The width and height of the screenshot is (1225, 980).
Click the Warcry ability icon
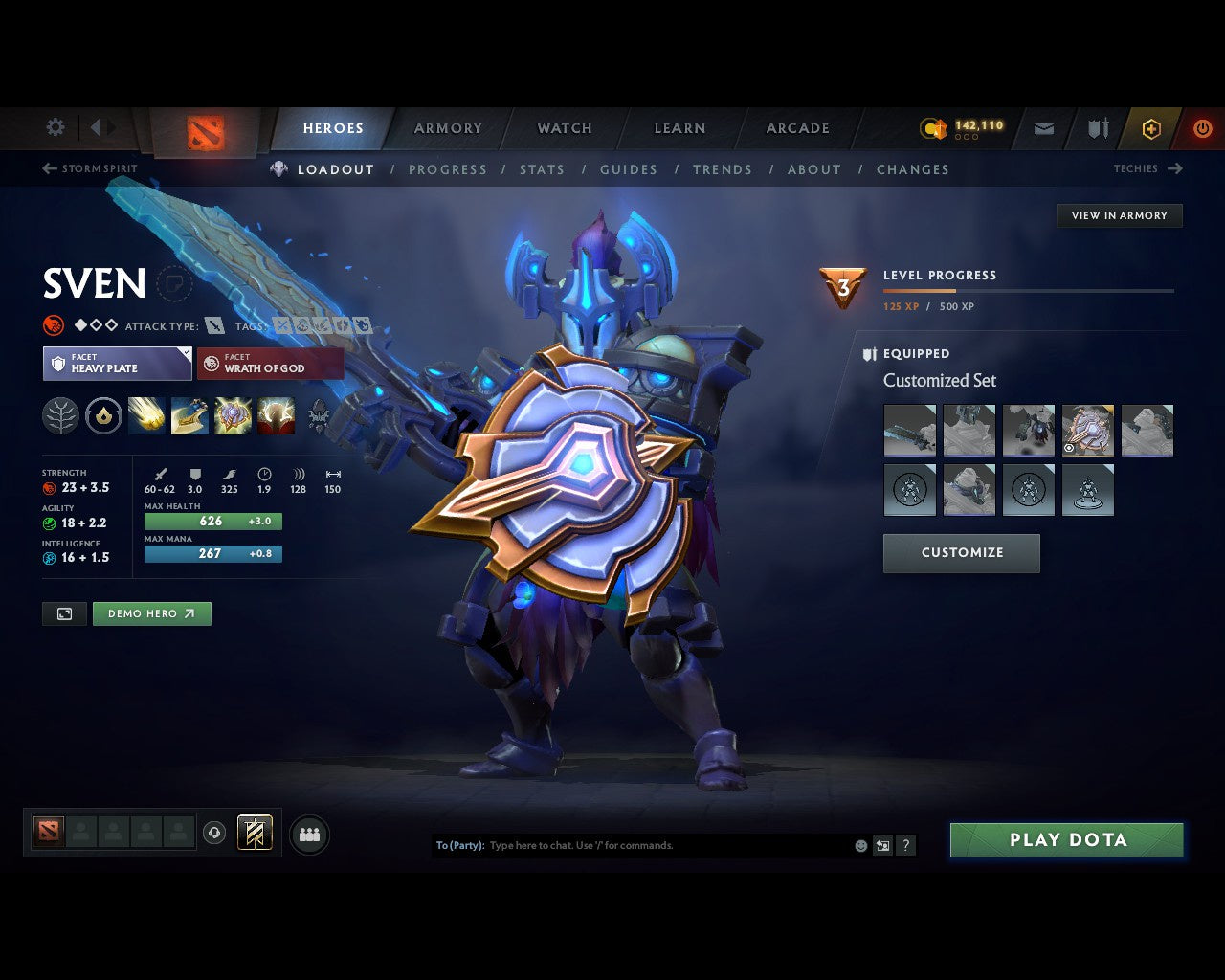click(x=233, y=415)
